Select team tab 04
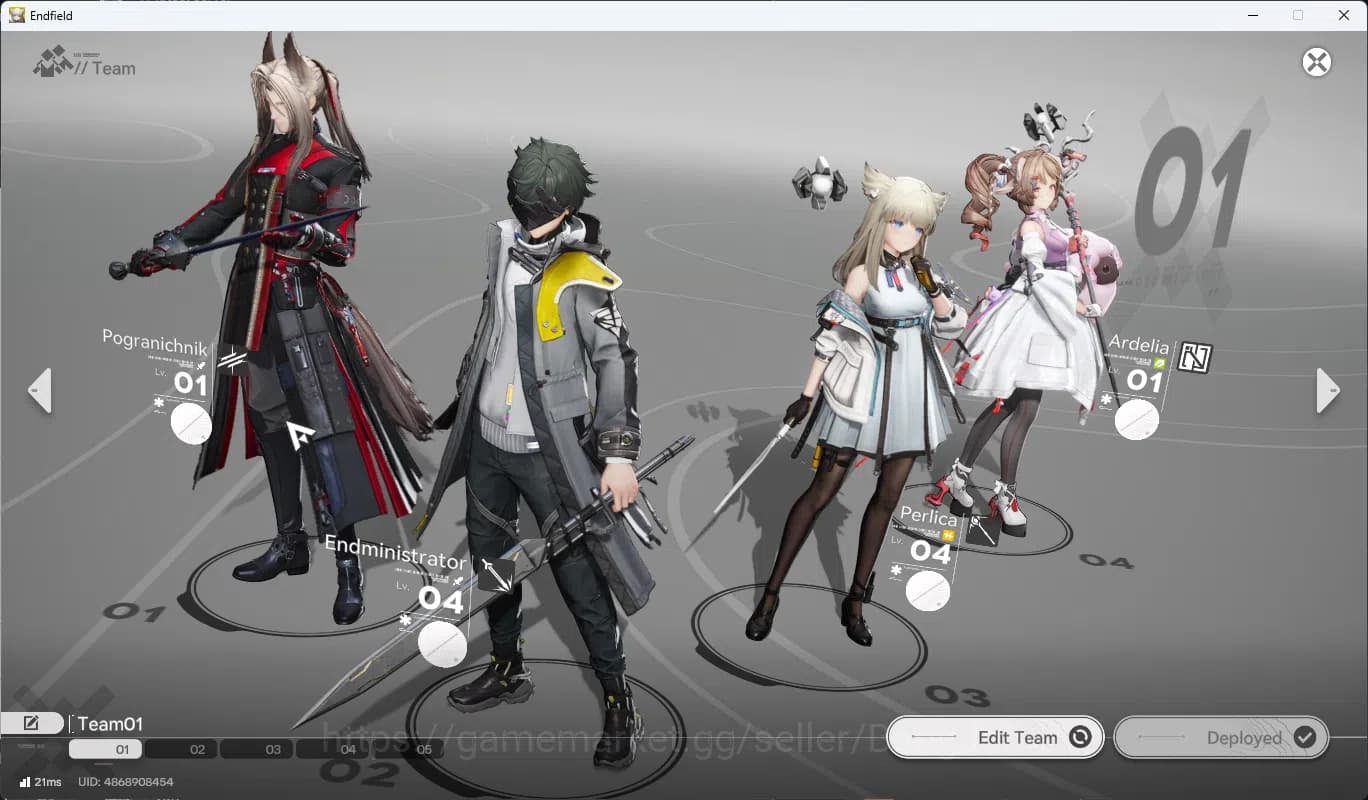 pos(347,749)
